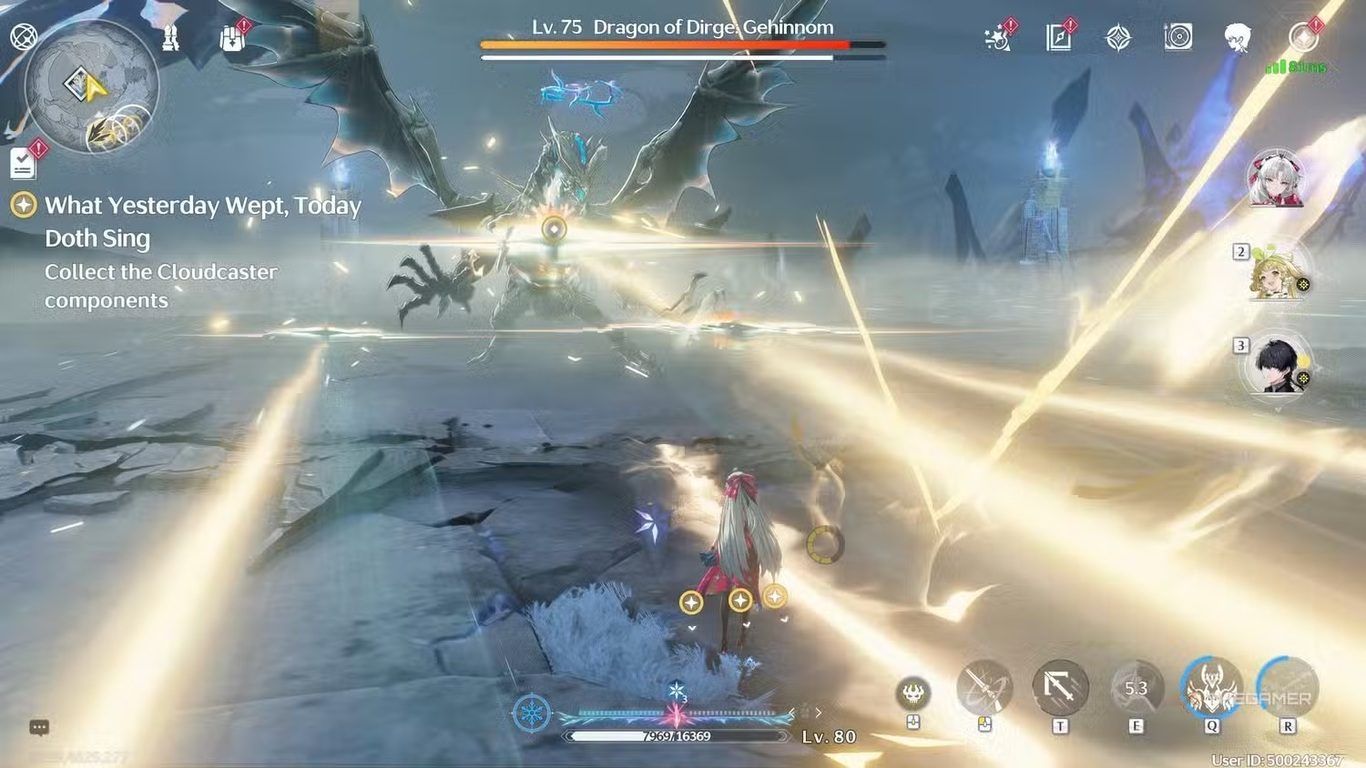Open the turntable record player icon
This screenshot has height=768, width=1366.
coord(1178,38)
